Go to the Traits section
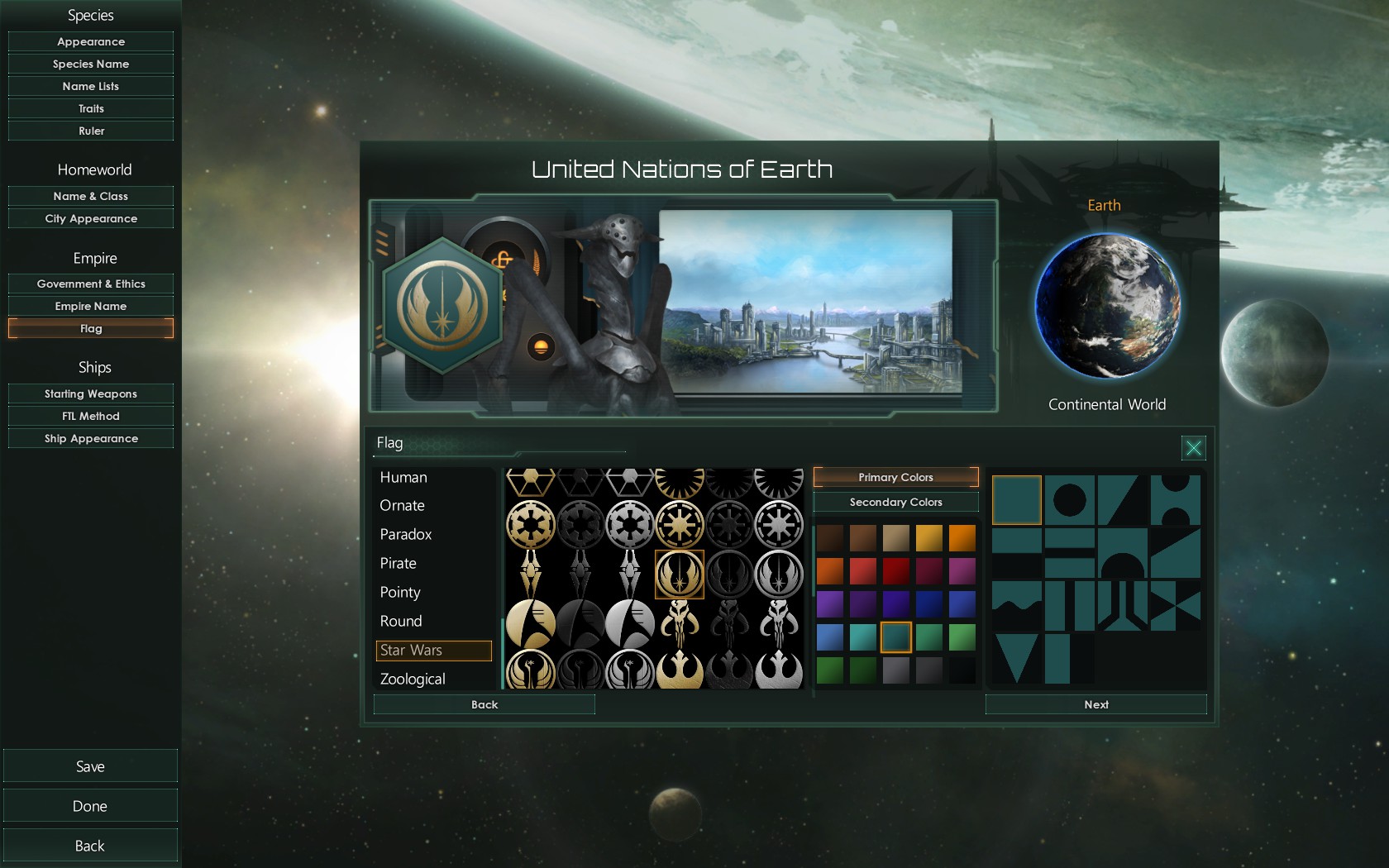Viewport: 1389px width, 868px height. click(x=91, y=108)
